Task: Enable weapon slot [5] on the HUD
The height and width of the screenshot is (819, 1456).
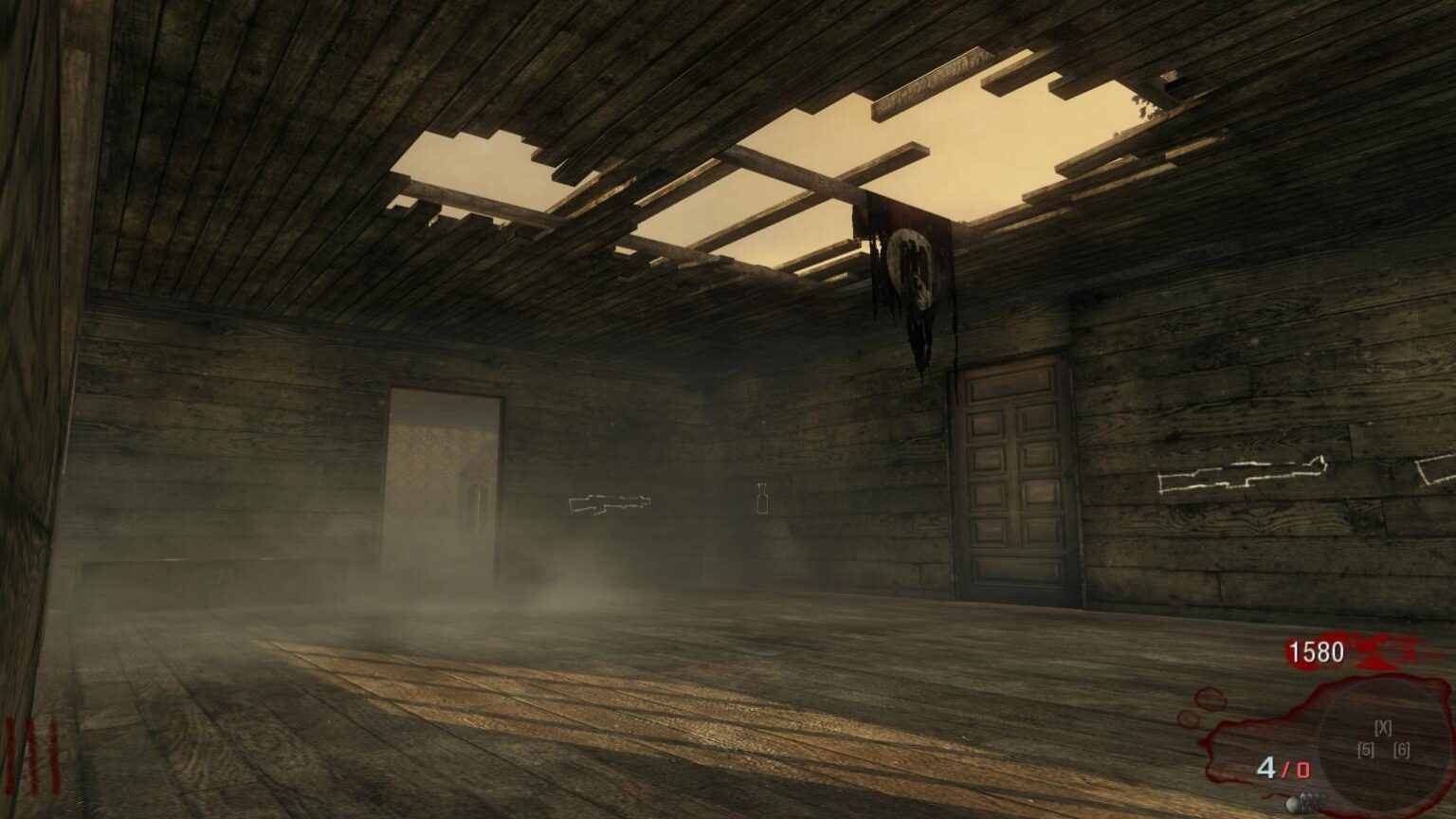Action: (1366, 750)
